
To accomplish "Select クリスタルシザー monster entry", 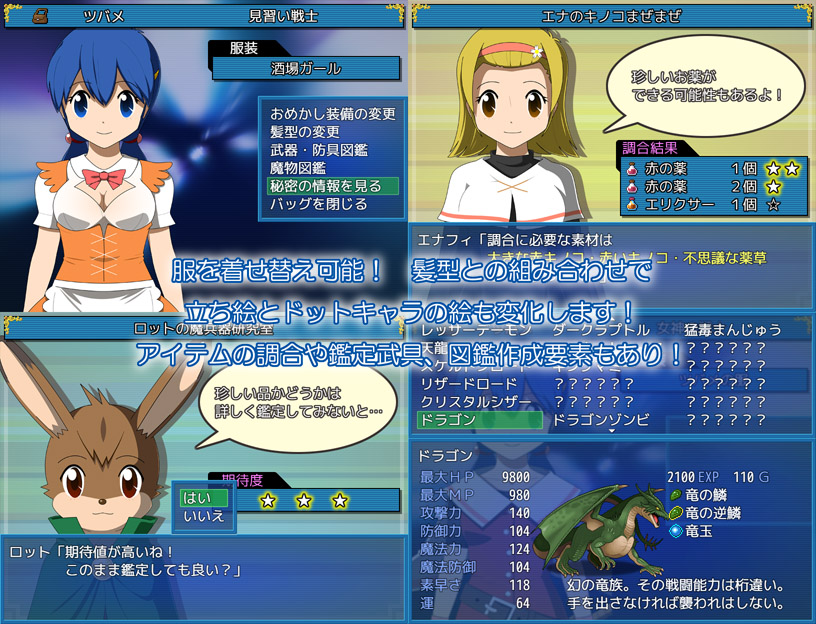I will (x=479, y=402).
